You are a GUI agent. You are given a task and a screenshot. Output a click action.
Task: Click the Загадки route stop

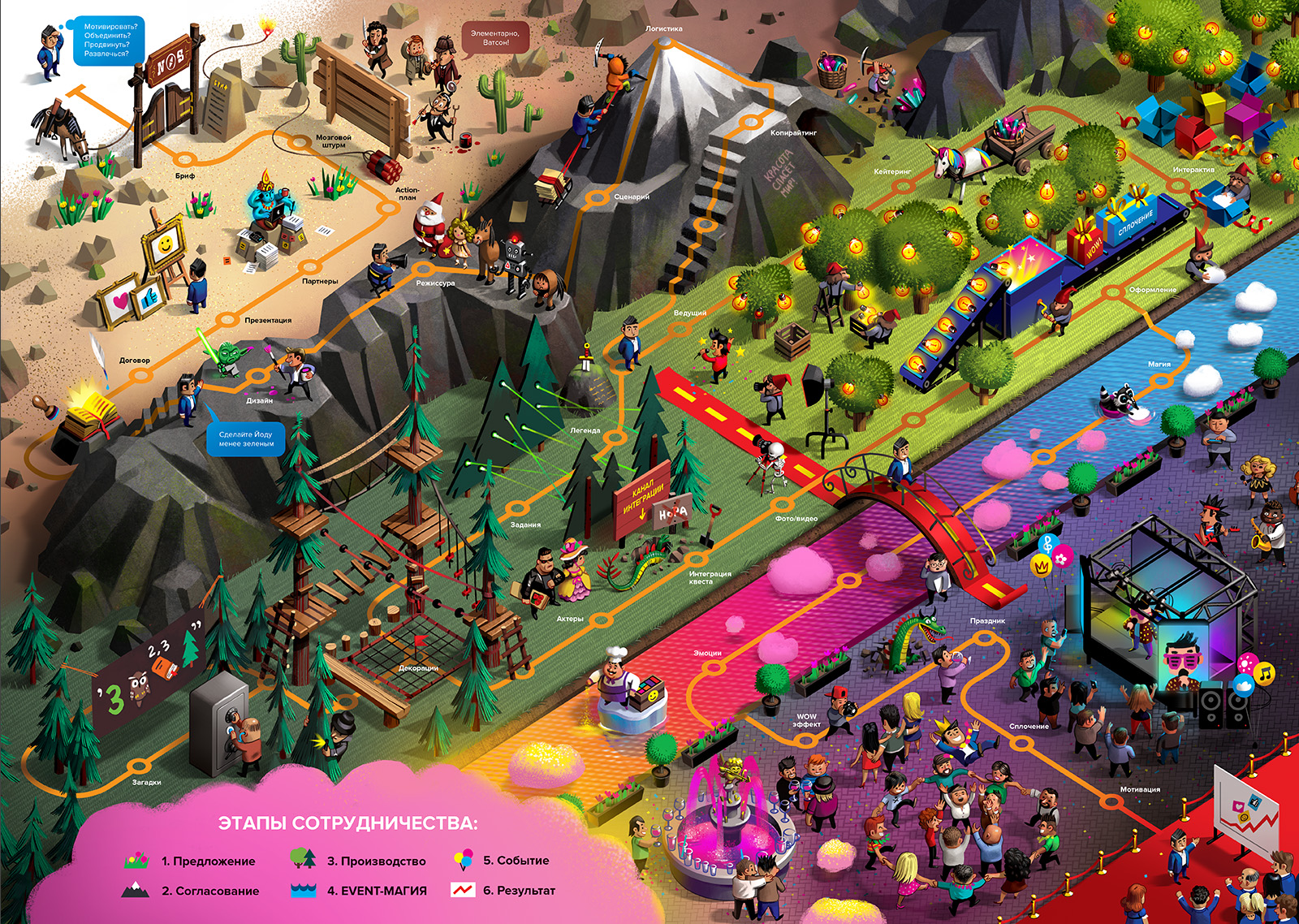coord(139,766)
